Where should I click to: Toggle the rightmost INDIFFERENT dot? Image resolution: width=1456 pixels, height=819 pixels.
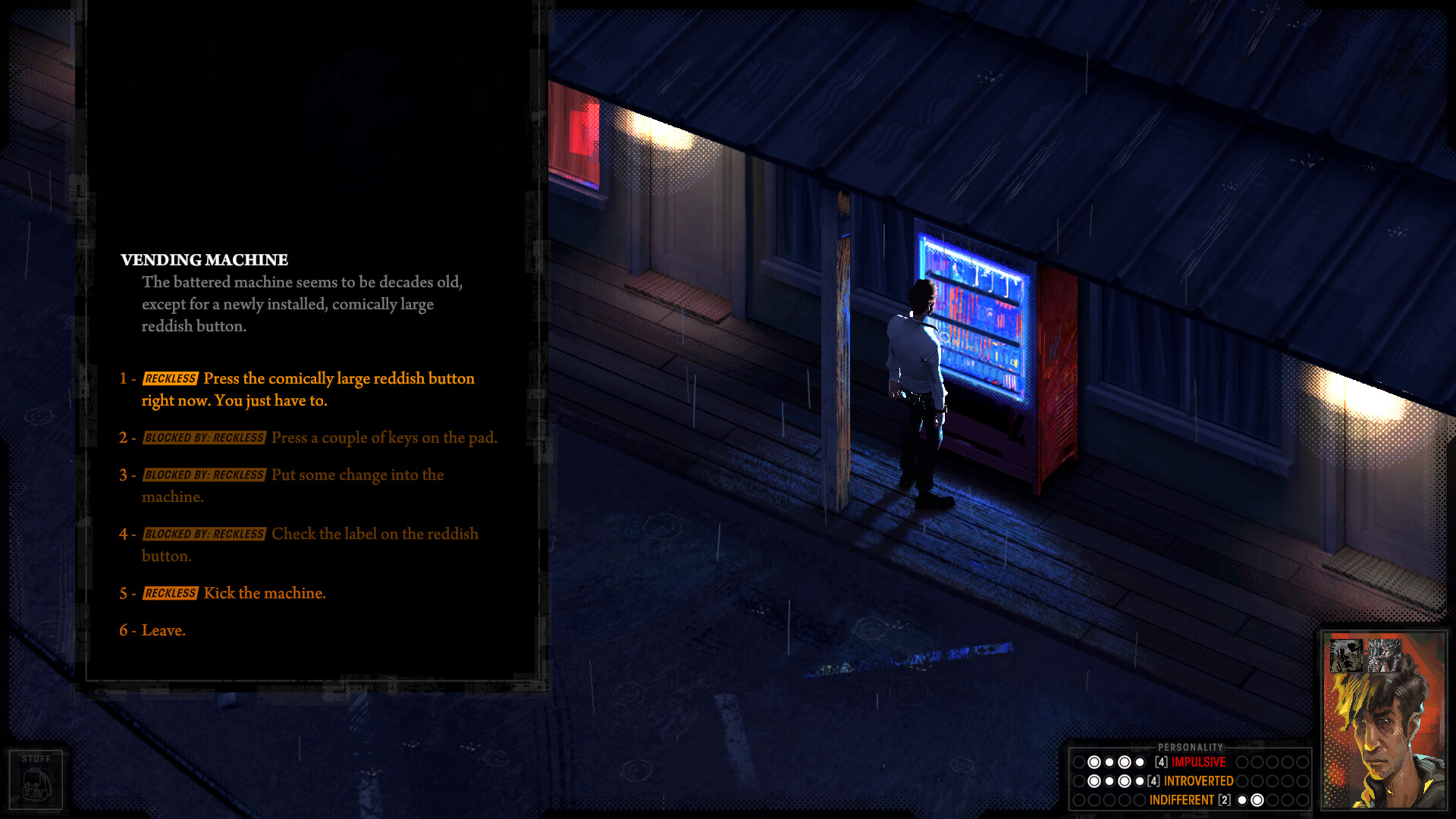1259,799
